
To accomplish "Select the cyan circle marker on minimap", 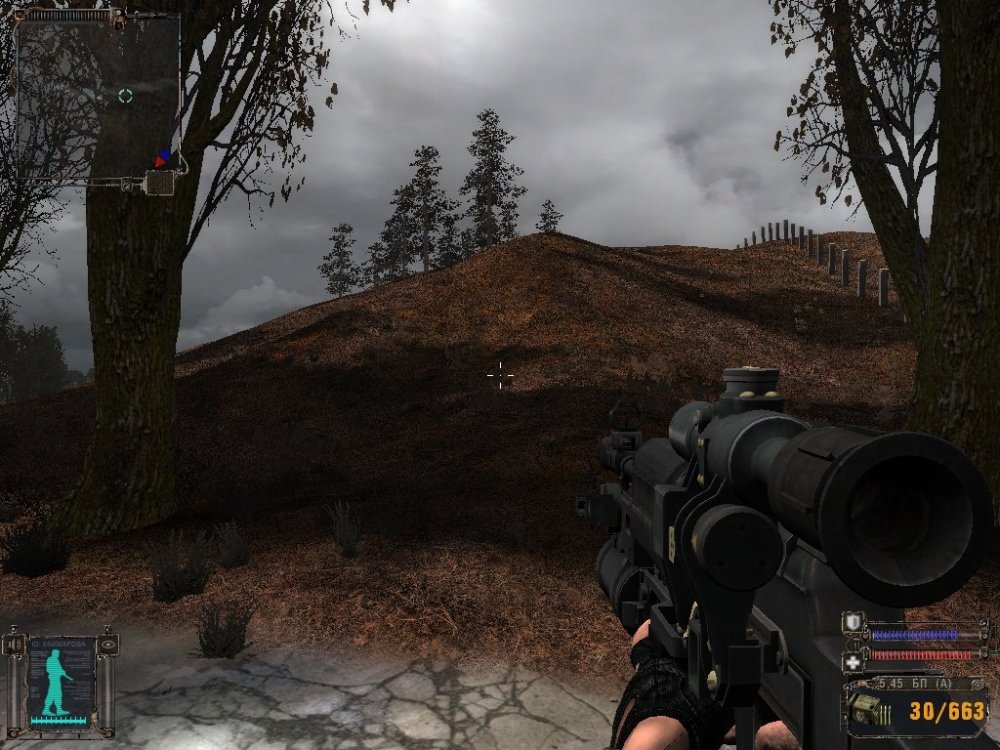I will [x=125, y=96].
